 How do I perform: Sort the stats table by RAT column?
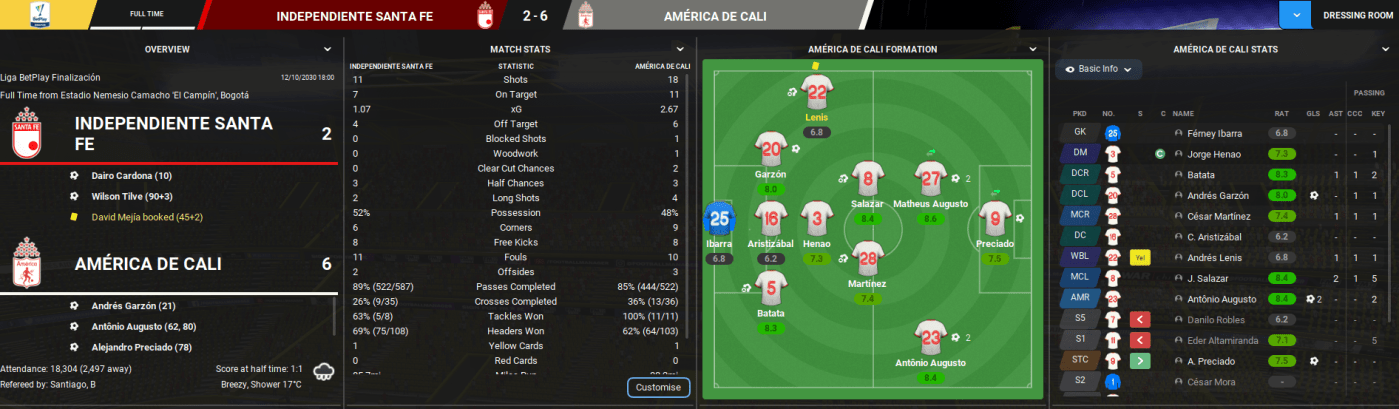pos(1281,114)
